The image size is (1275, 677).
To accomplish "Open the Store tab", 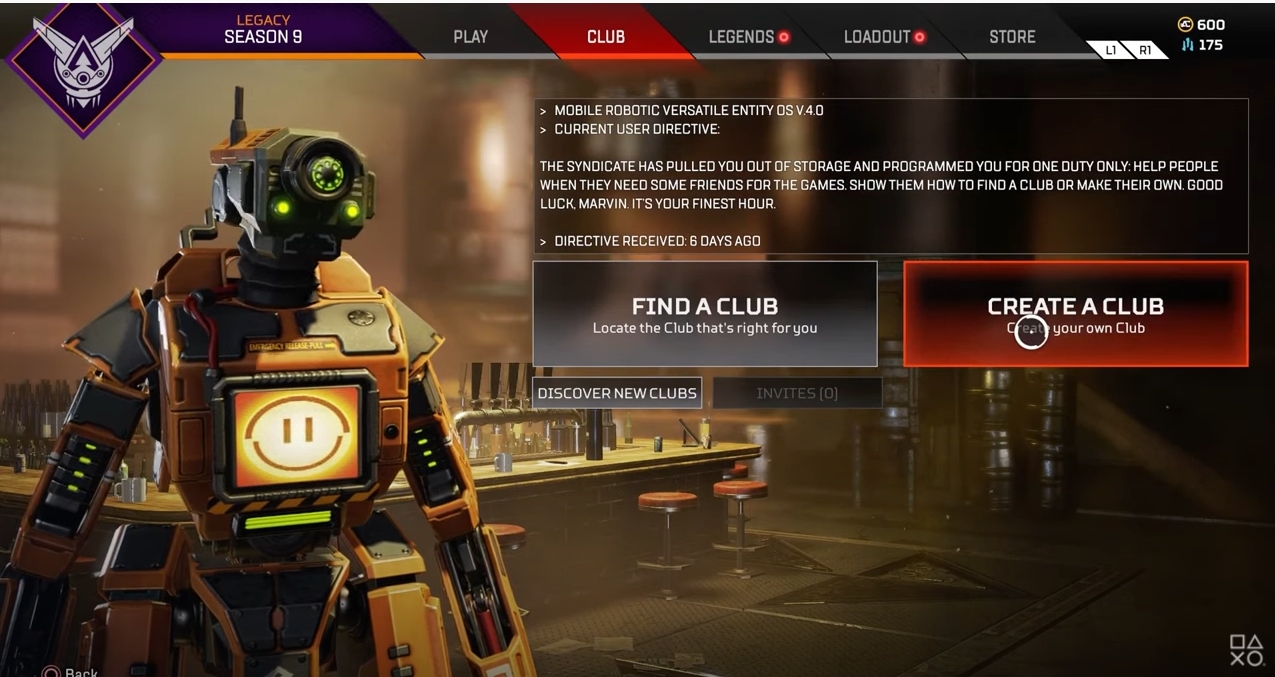I will click(1012, 37).
